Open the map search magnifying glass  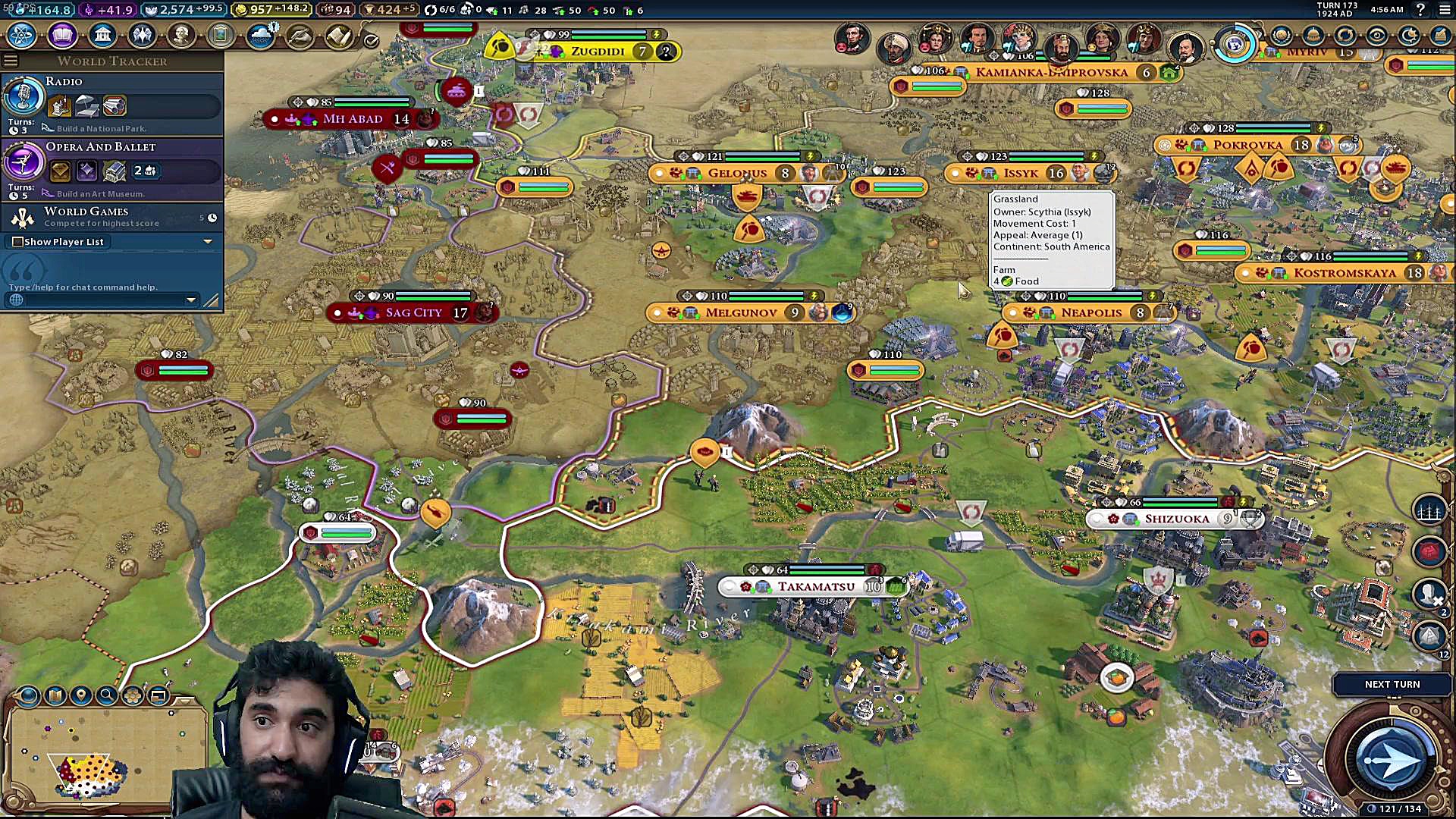pyautogui.click(x=107, y=695)
